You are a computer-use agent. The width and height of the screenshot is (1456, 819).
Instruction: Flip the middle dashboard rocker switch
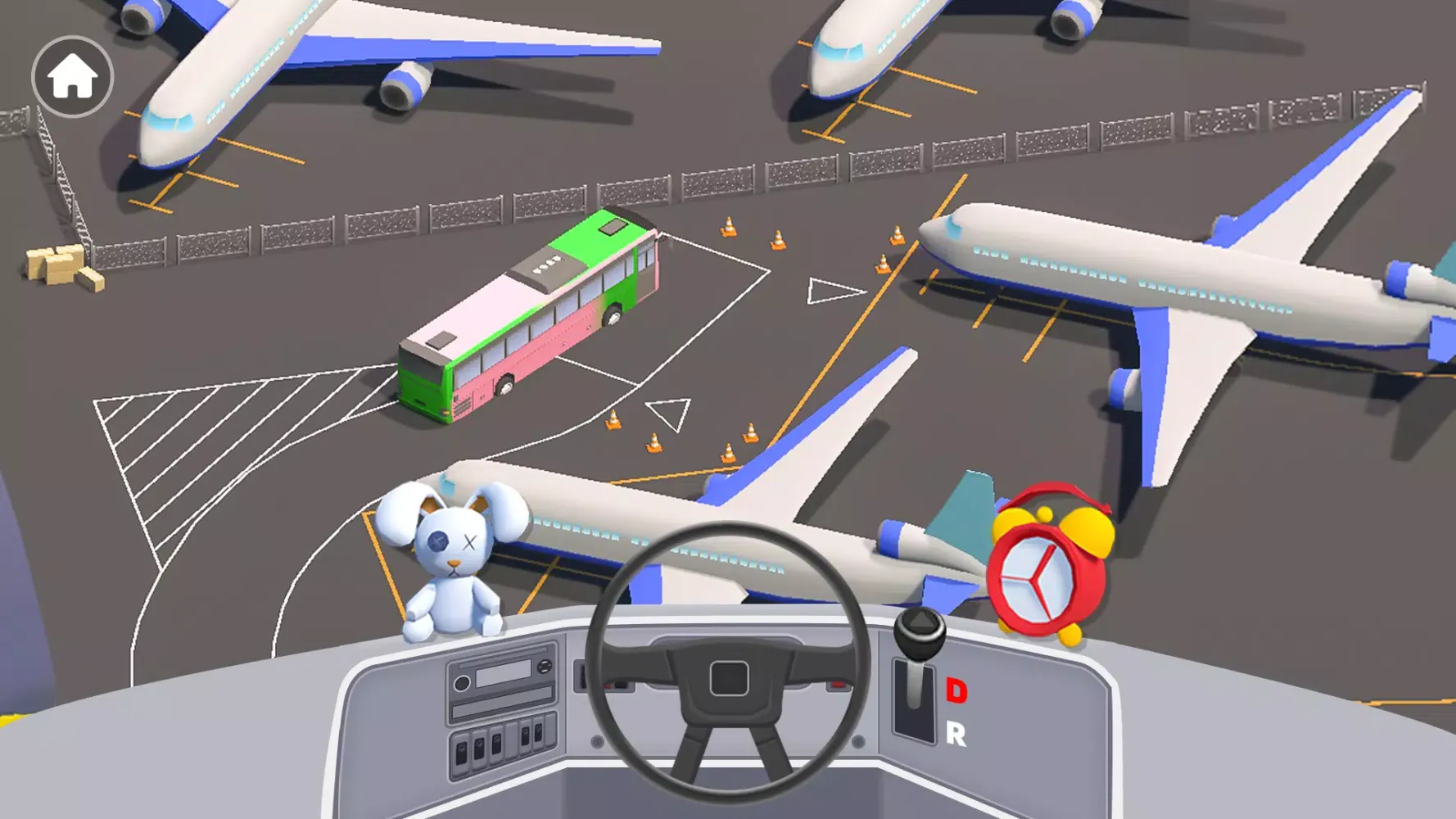tap(497, 743)
